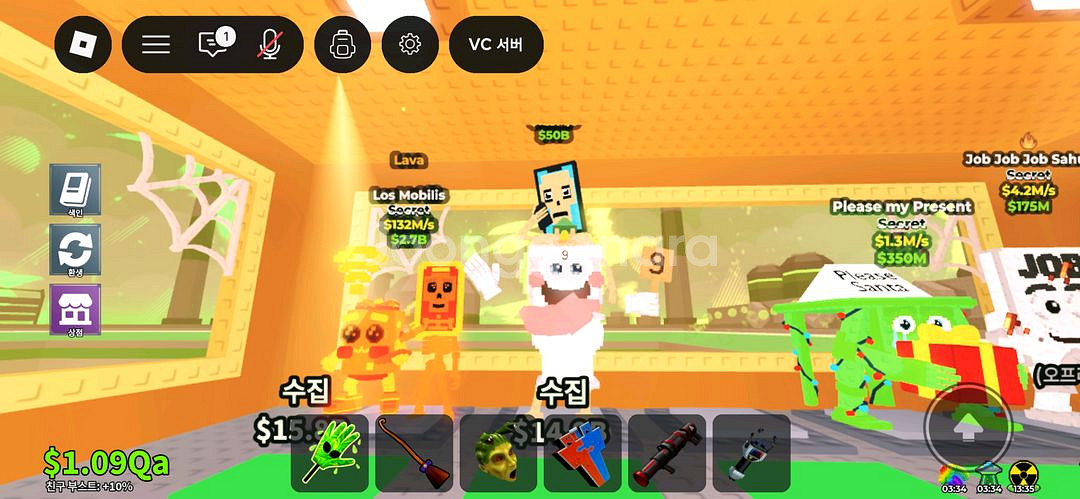Open the backpack inventory
This screenshot has height=499, width=1080.
pyautogui.click(x=343, y=44)
